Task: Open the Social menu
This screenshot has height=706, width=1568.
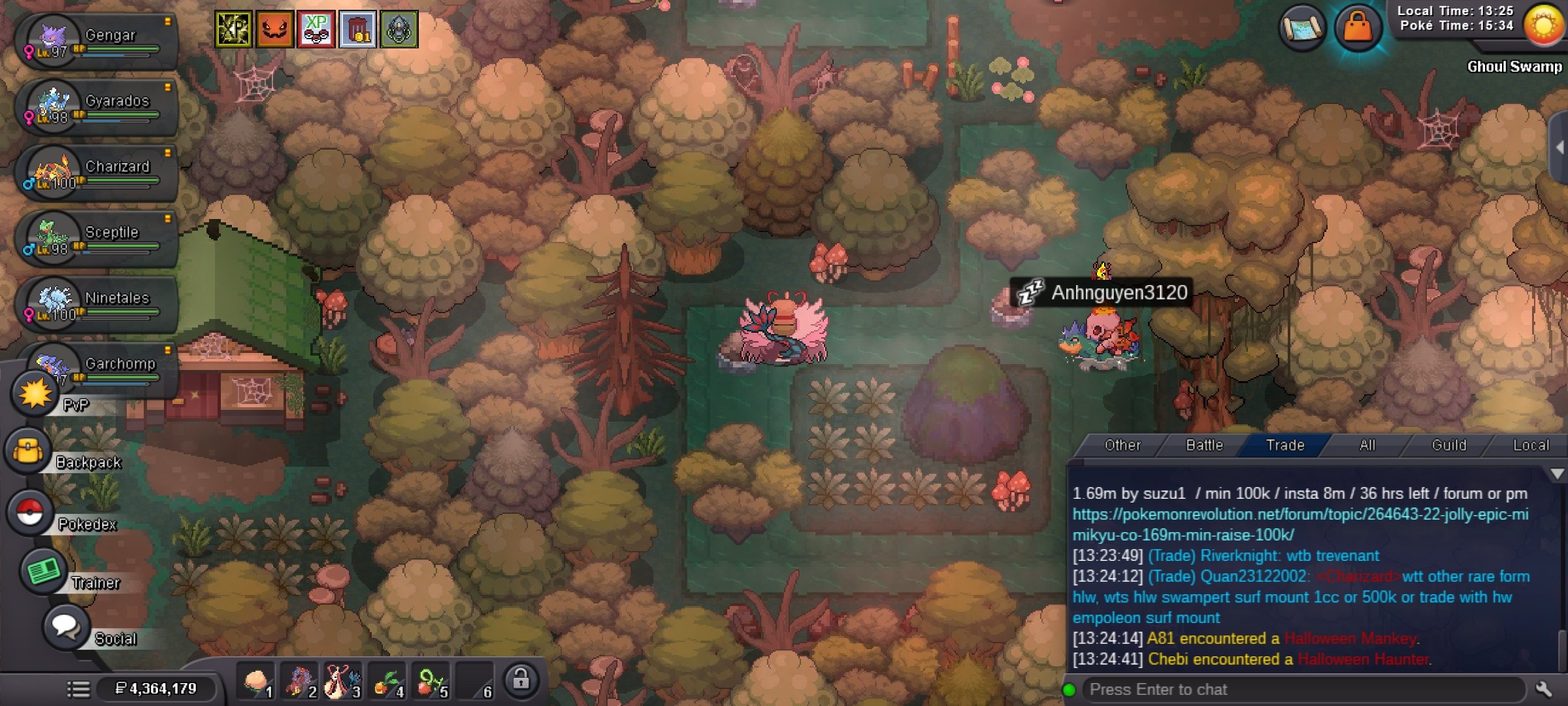Action: pyautogui.click(x=65, y=626)
